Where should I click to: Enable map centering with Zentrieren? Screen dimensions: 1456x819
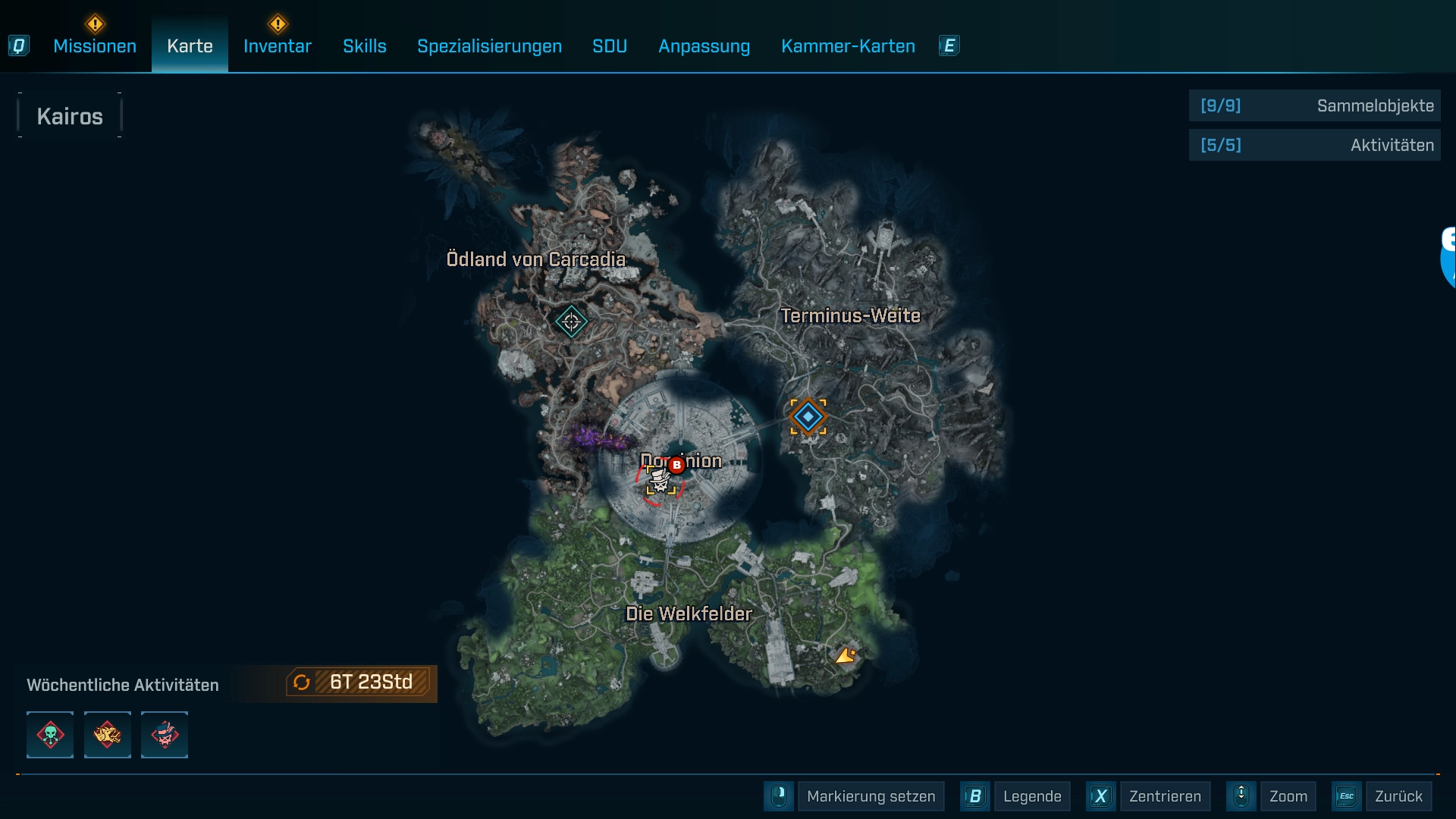1166,796
